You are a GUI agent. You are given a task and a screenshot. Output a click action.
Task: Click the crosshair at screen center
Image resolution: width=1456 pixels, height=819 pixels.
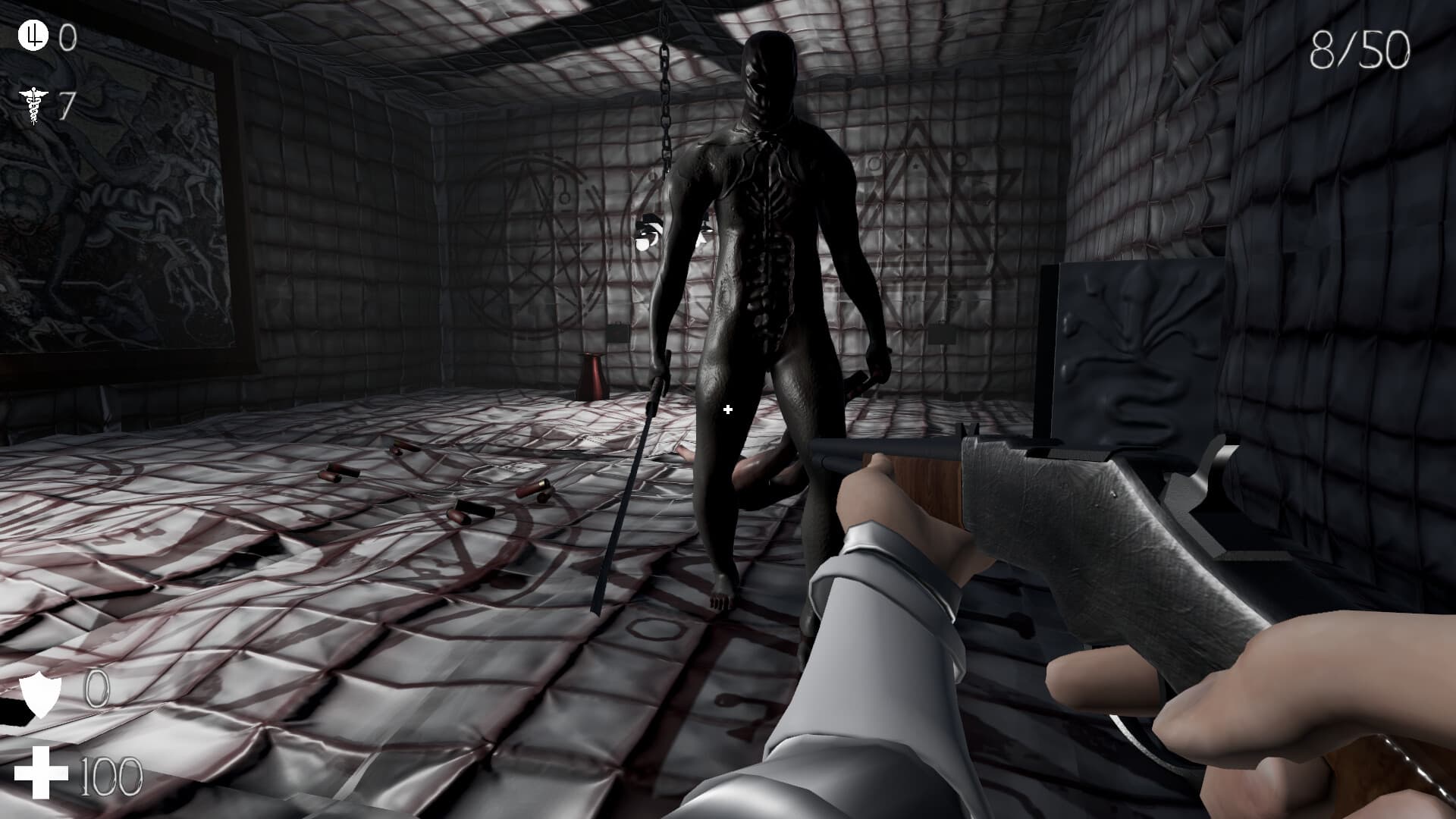[727, 409]
